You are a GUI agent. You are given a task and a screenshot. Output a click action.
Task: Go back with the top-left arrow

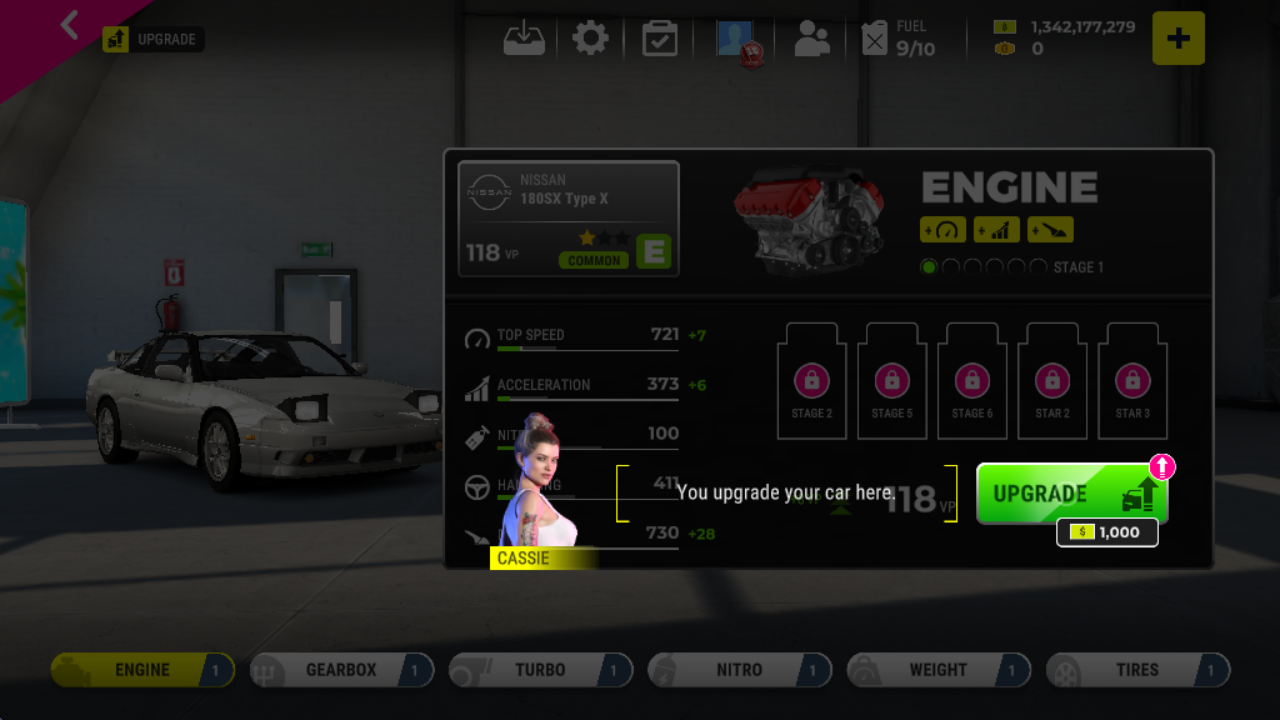(x=69, y=25)
